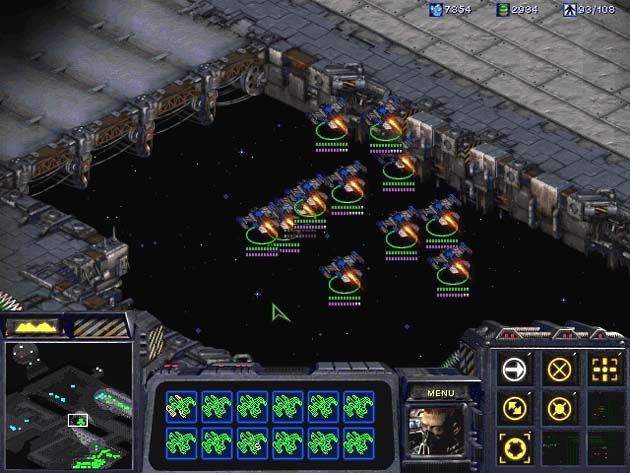Screen dimensions: 630x473
Task: Choose the Patrol command
Action: (513, 407)
